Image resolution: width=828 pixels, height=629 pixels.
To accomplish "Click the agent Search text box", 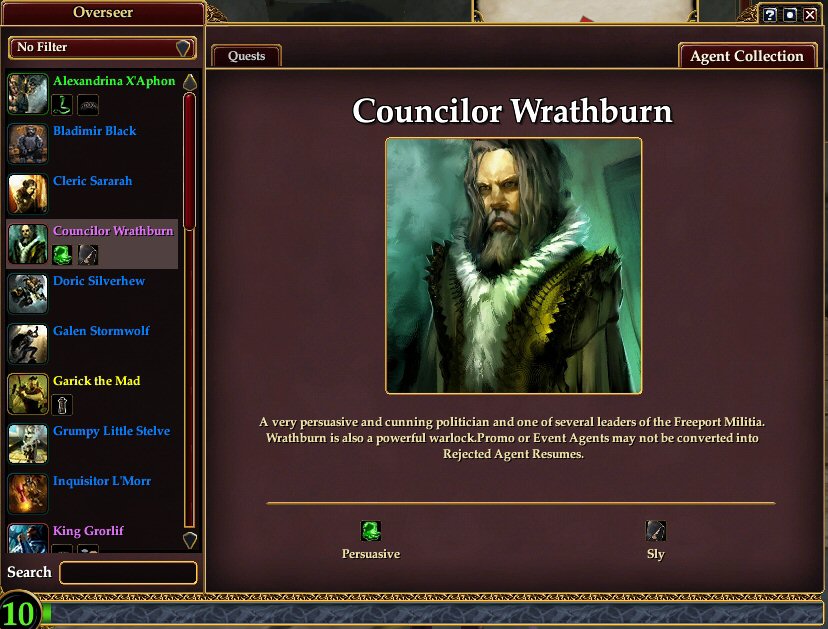I will tap(128, 573).
